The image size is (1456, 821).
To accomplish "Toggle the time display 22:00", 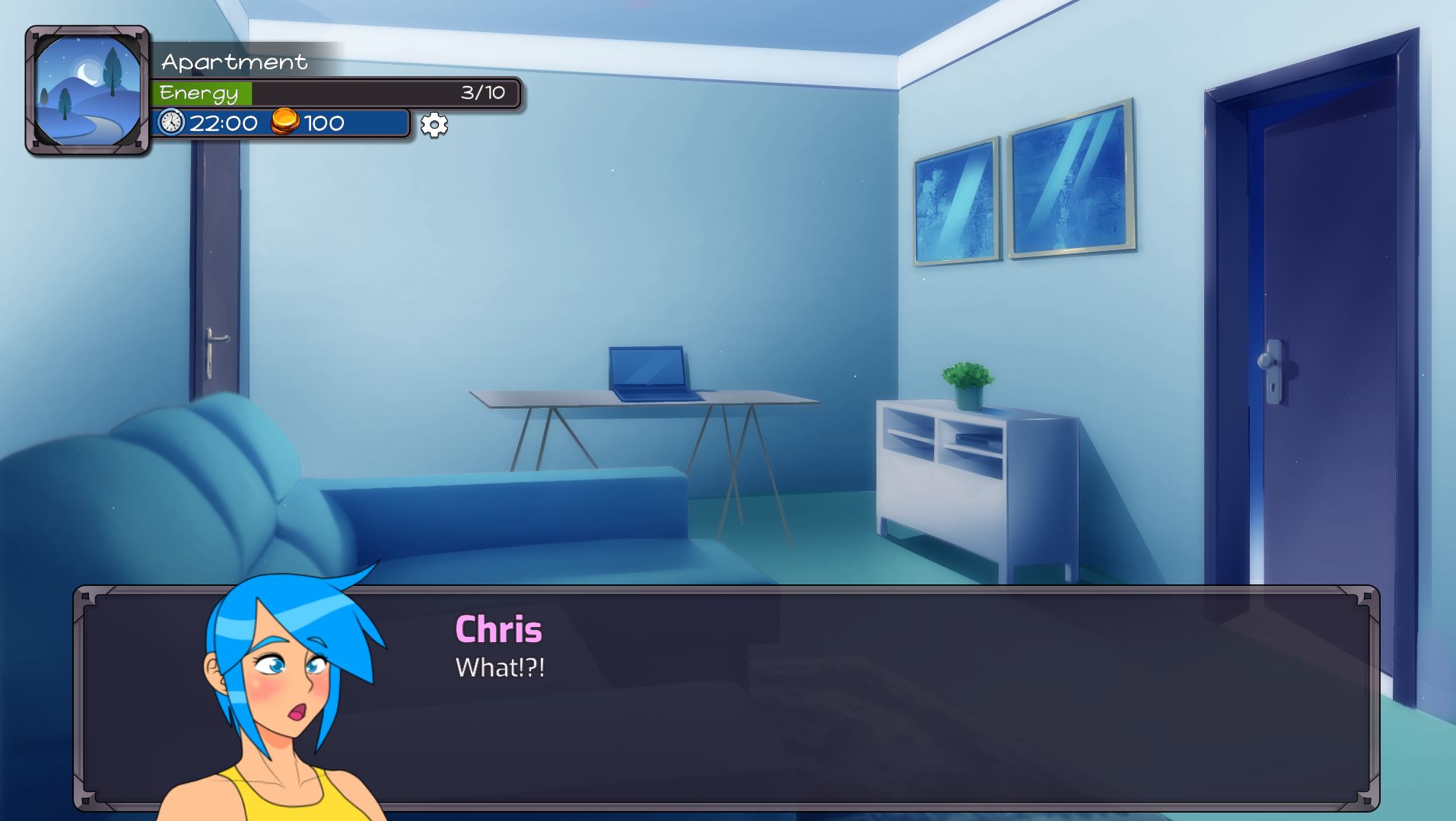I will click(224, 122).
